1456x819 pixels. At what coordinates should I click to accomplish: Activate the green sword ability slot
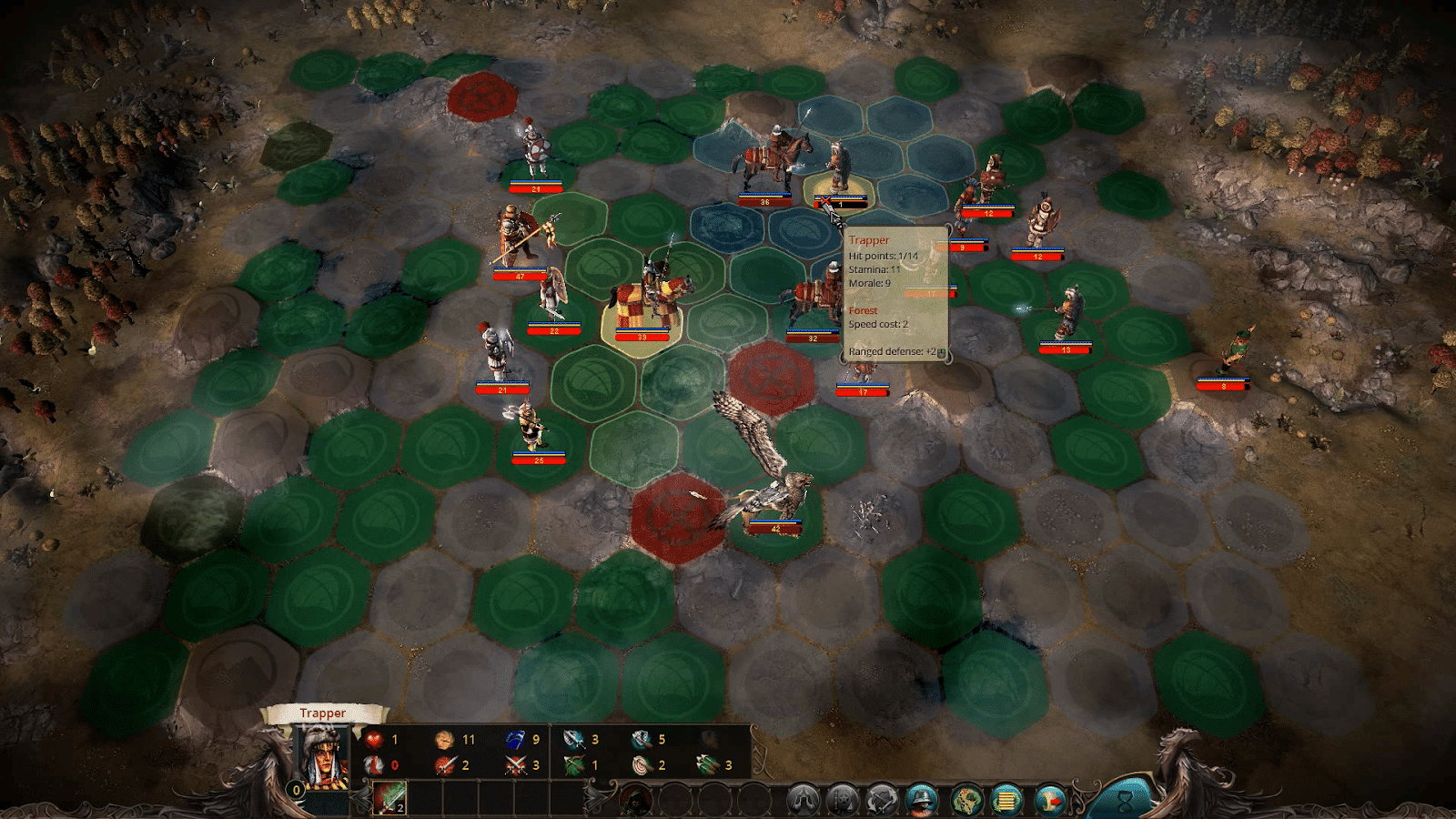coord(390,799)
